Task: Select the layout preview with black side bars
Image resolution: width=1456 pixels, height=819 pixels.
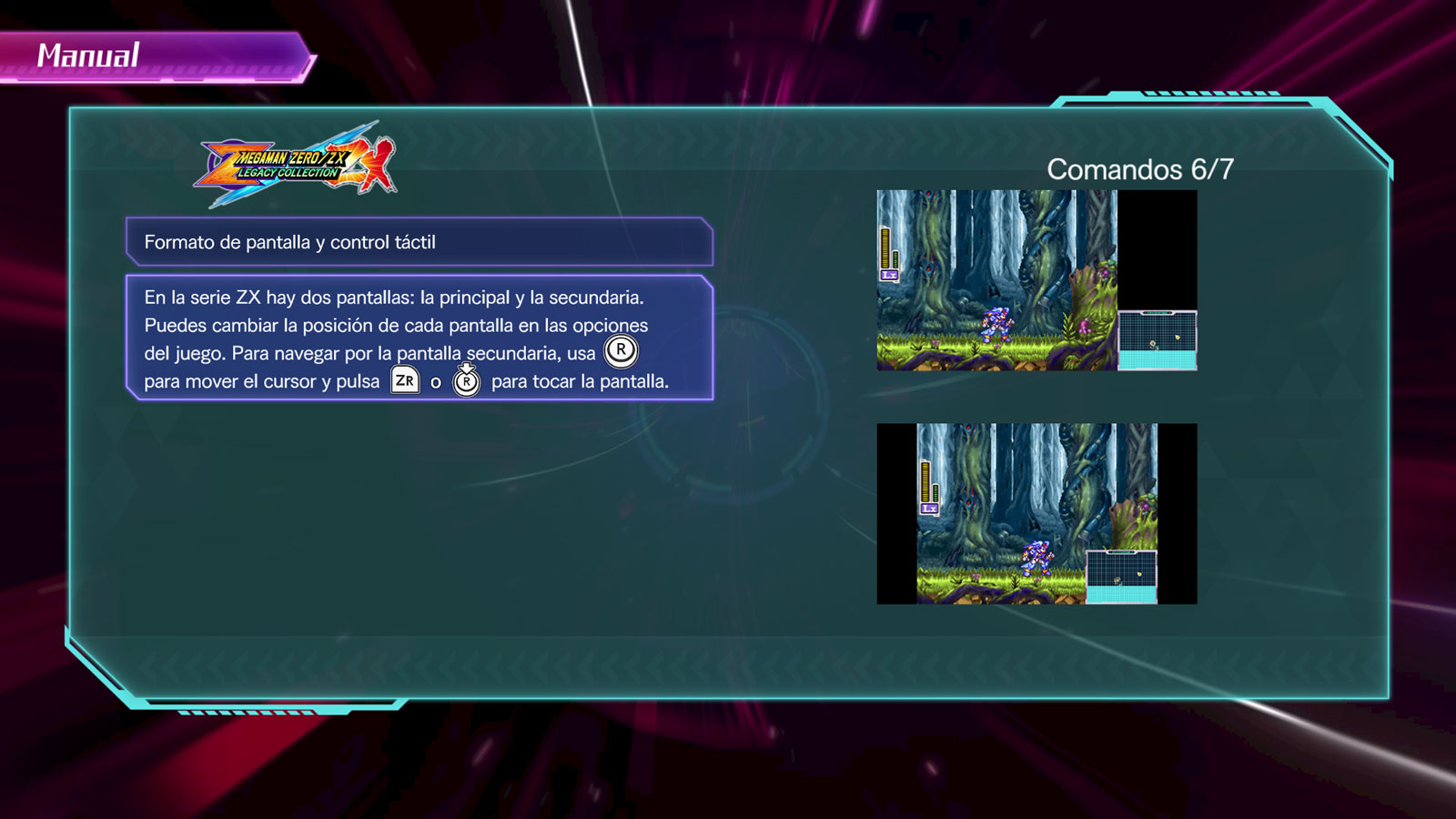Action: click(x=1036, y=513)
